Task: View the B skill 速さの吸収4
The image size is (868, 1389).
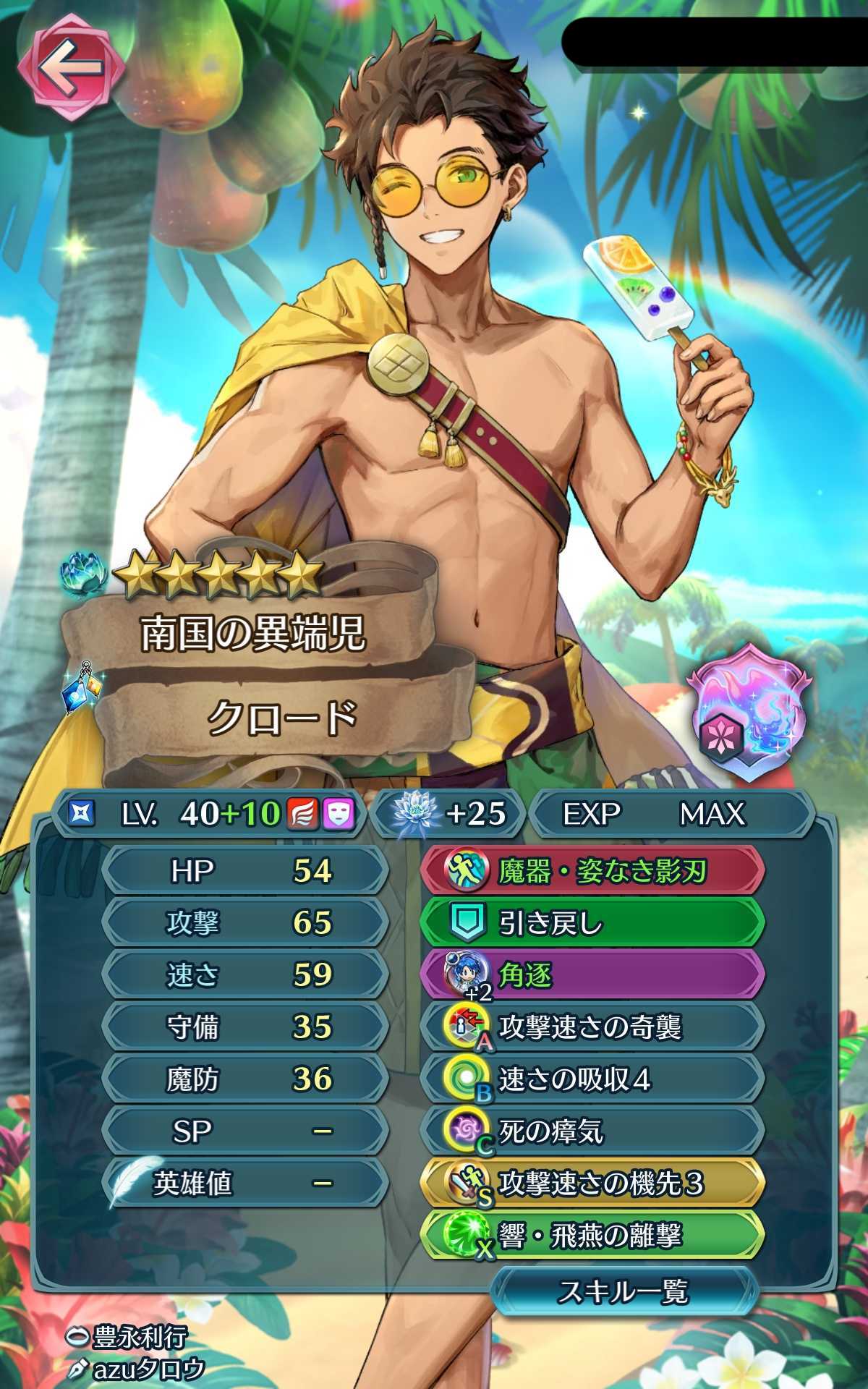Action: click(x=592, y=1080)
